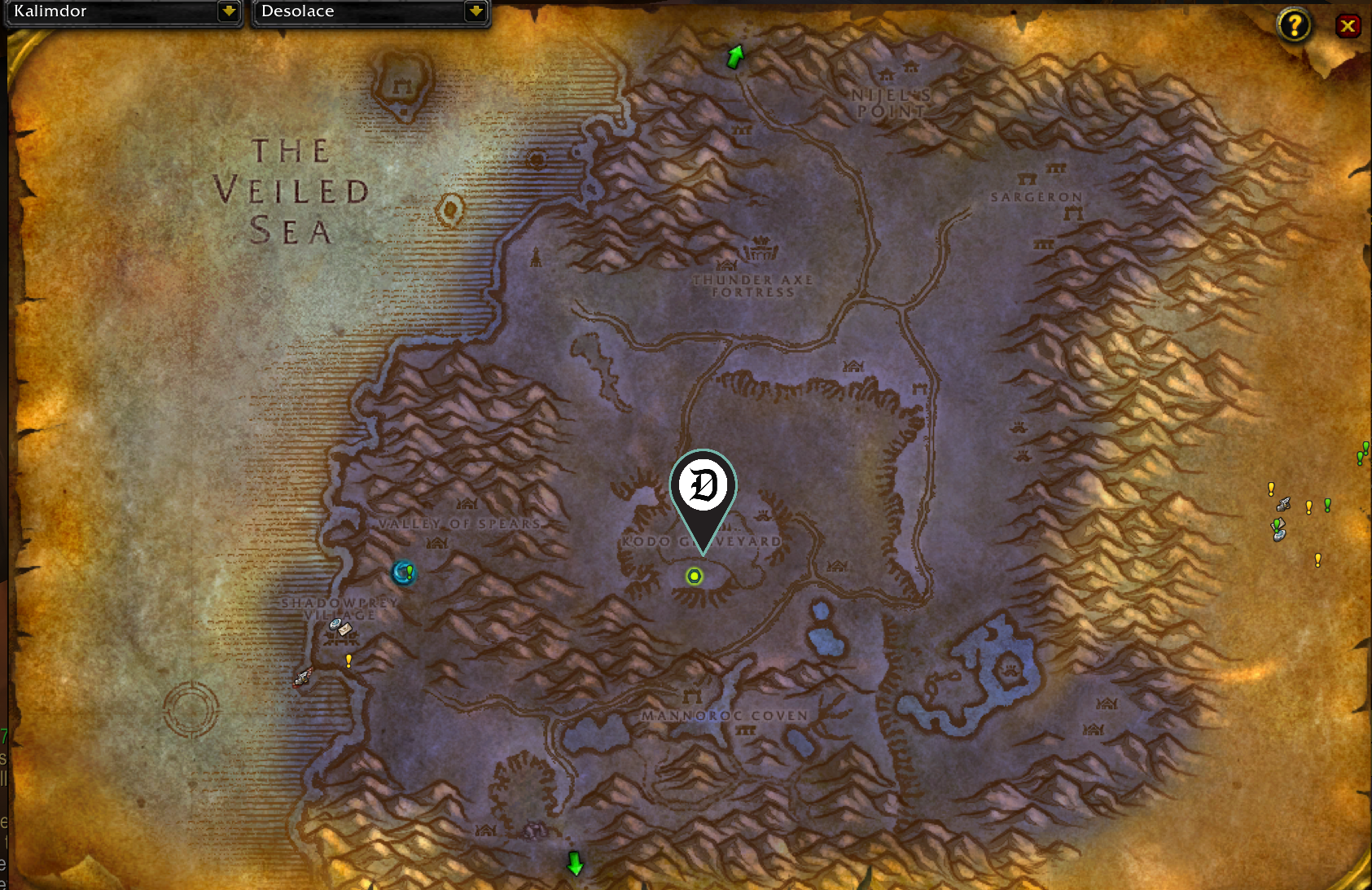Select the green exclamation quest marker on the east
1372x890 pixels.
1327,505
